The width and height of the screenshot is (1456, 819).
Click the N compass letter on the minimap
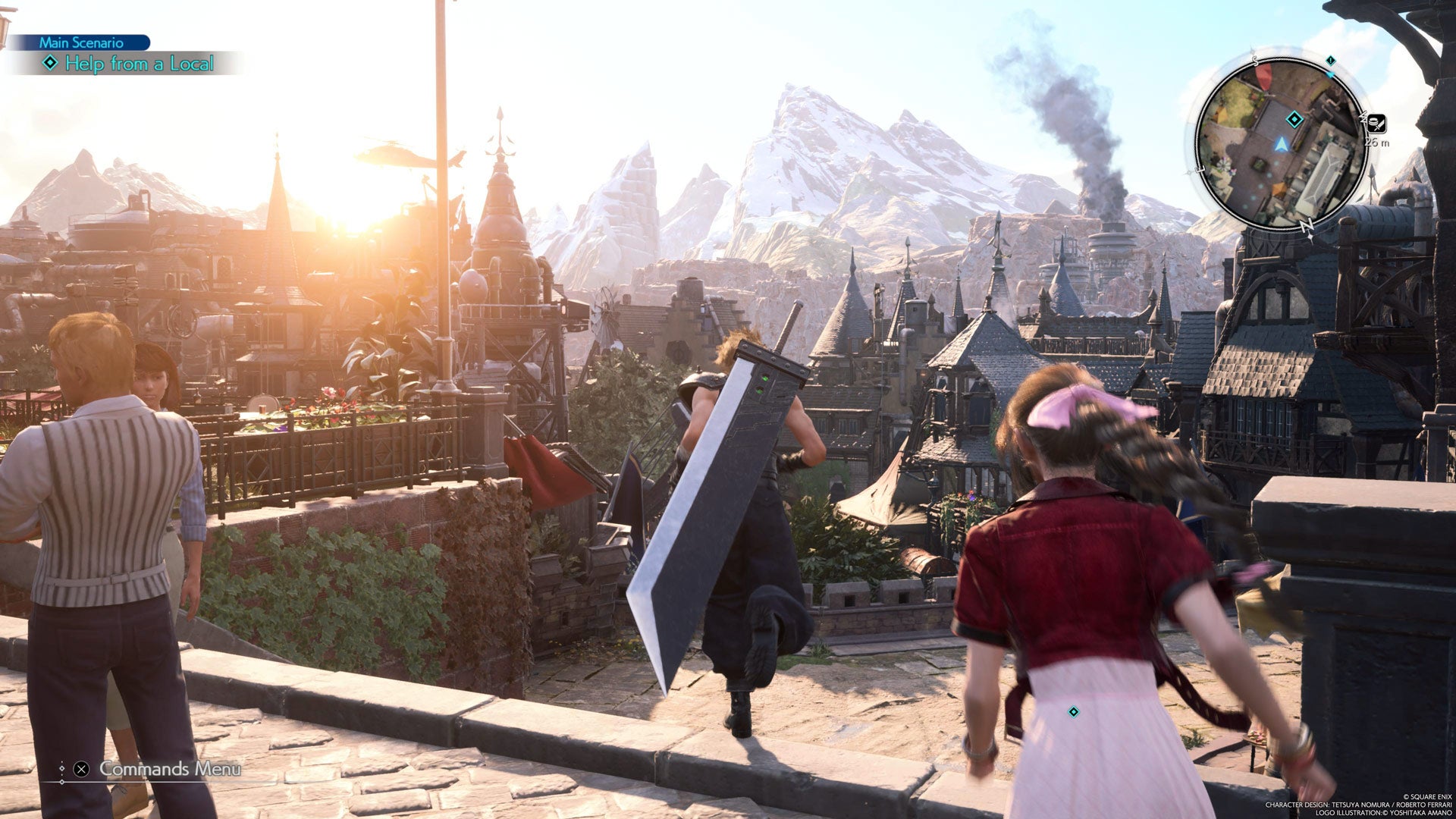(1307, 224)
